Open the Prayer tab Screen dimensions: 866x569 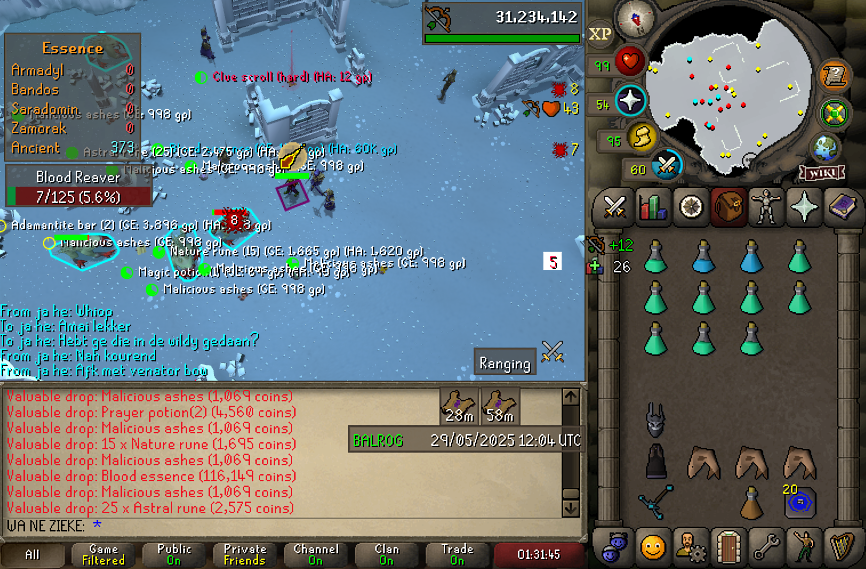pyautogui.click(x=806, y=207)
